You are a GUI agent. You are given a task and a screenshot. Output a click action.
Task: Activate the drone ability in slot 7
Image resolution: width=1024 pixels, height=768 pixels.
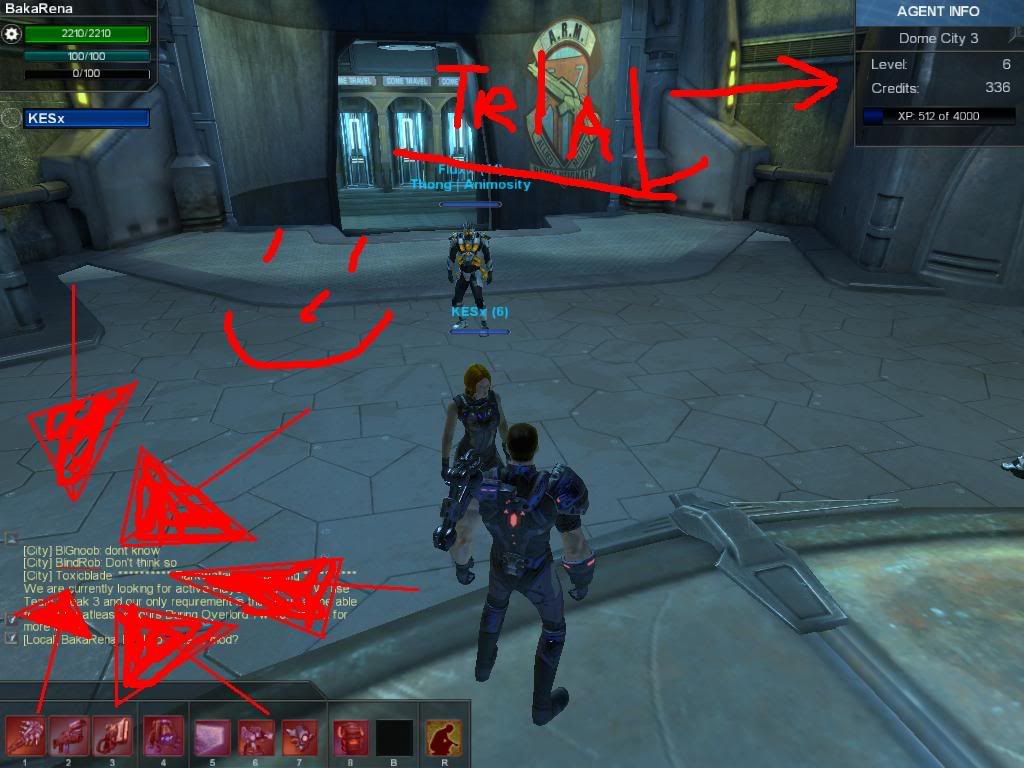click(x=300, y=736)
